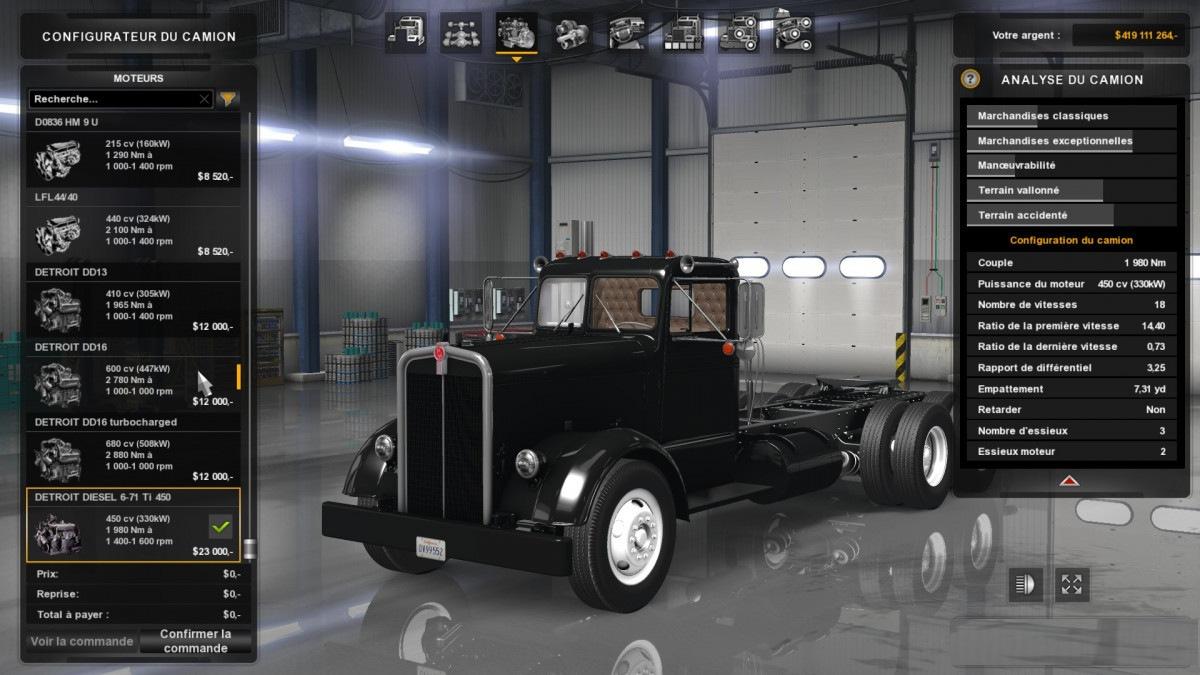
Task: Toggle the truck headlights button
Action: point(1025,585)
